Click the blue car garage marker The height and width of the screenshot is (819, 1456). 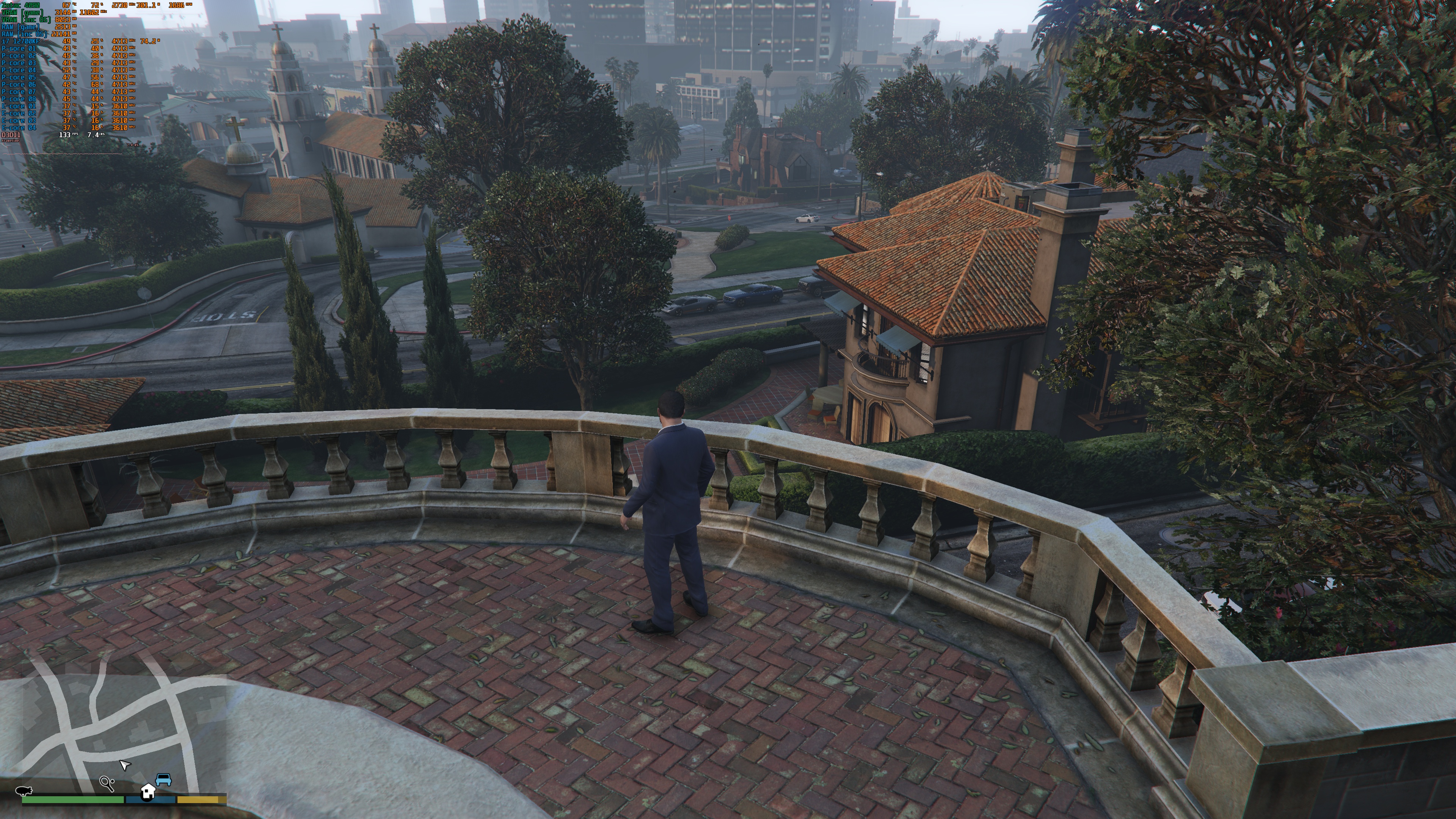click(163, 780)
